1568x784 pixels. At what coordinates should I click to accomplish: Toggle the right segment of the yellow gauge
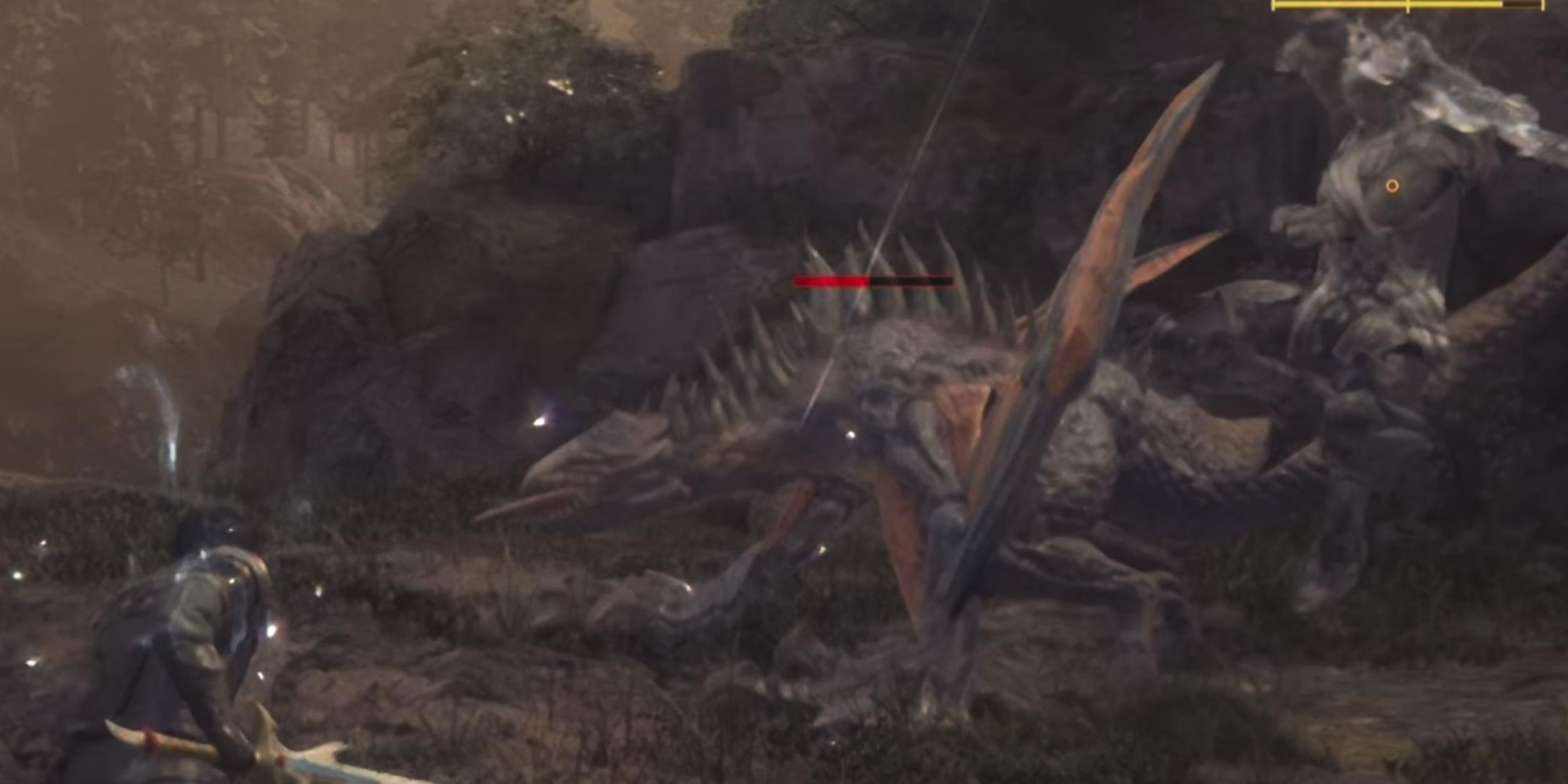tap(1474, 6)
